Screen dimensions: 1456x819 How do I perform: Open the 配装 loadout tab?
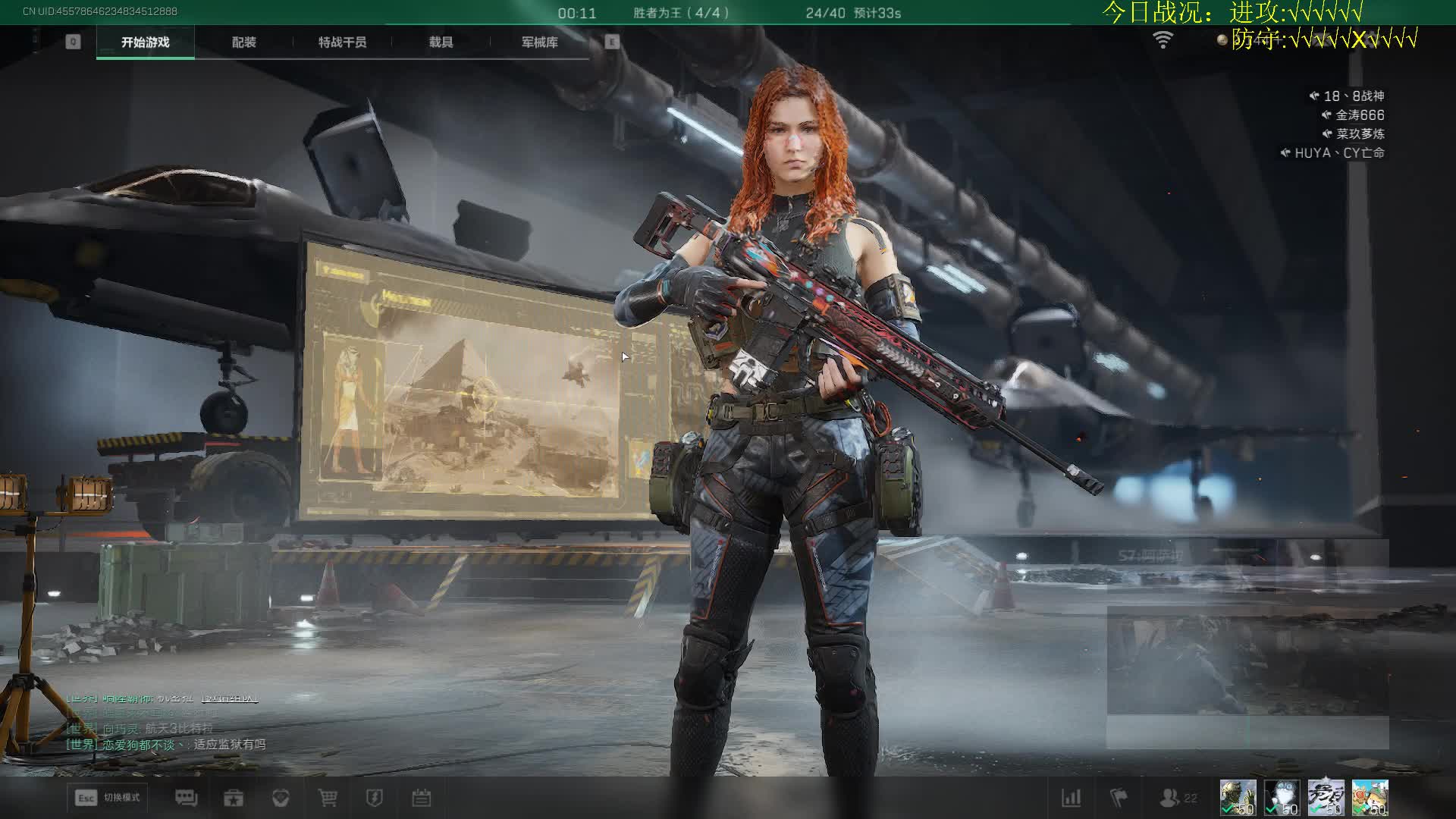243,42
